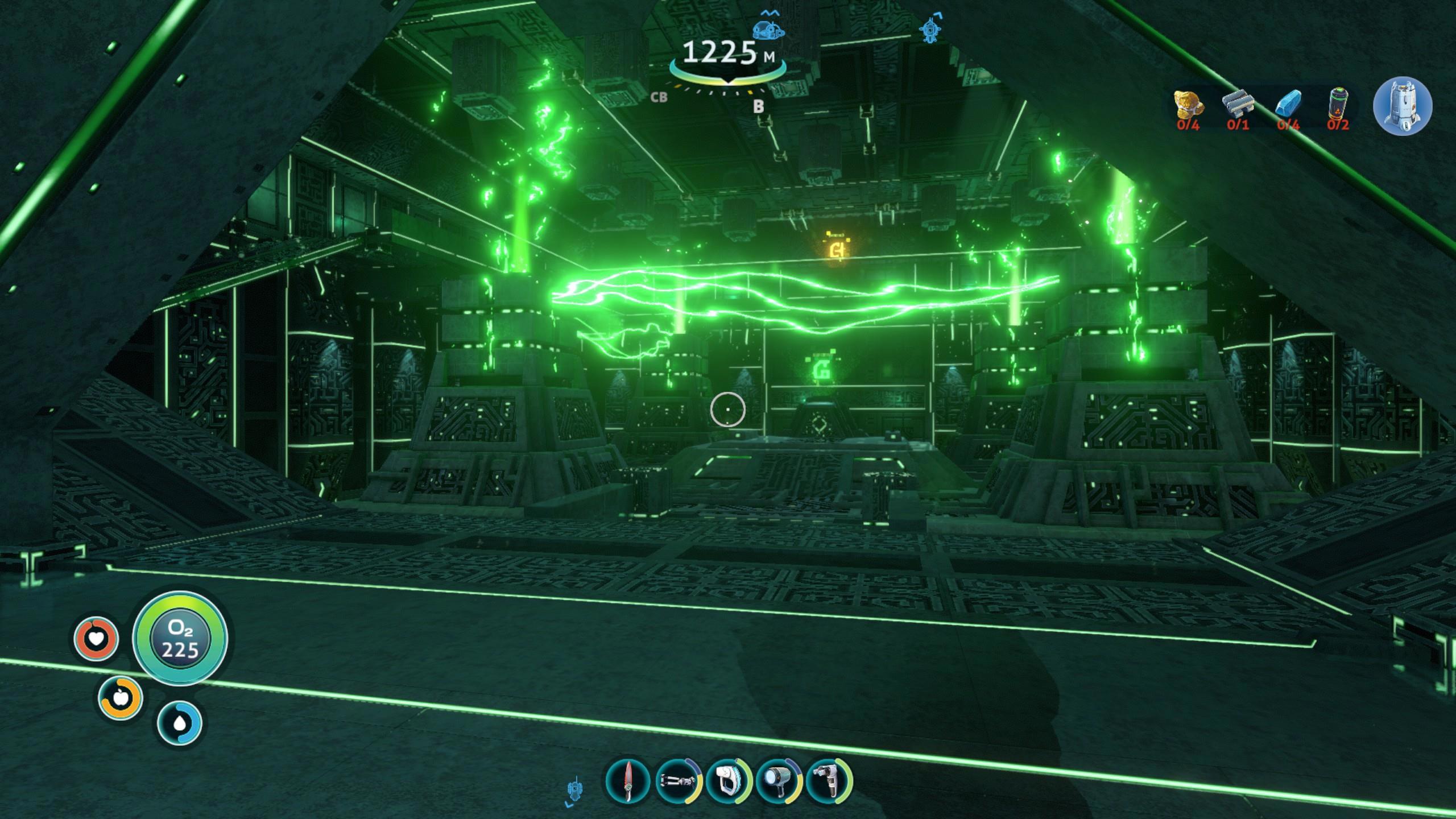This screenshot has height=819, width=1456.
Task: Select the flashlight hotbar slot
Action: tap(778, 781)
